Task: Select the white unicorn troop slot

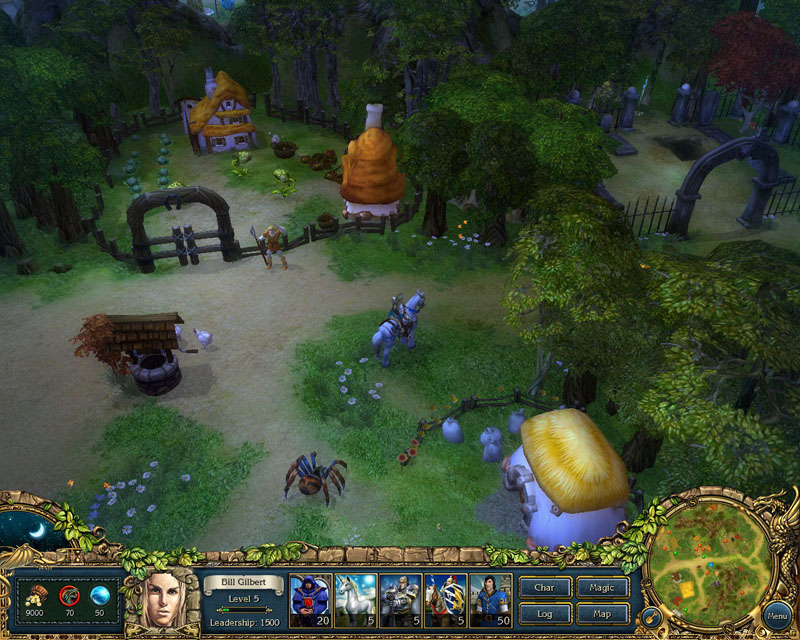Action: point(355,600)
